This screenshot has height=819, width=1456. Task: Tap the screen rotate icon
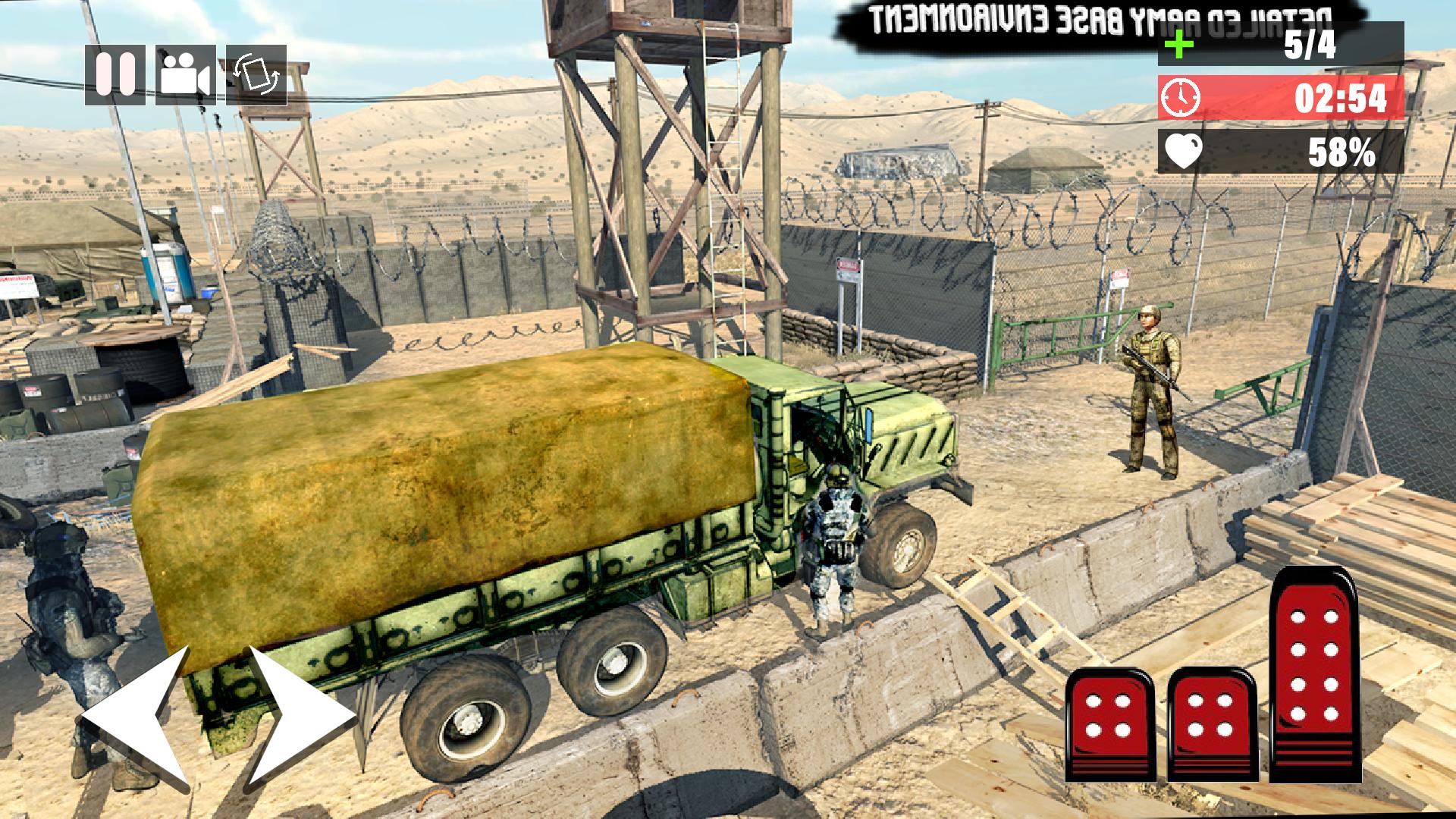click(255, 76)
